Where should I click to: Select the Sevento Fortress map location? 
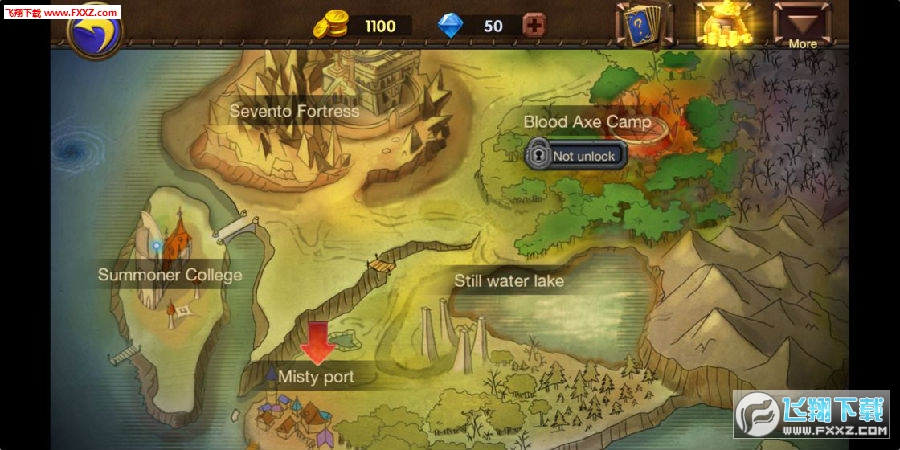click(294, 111)
